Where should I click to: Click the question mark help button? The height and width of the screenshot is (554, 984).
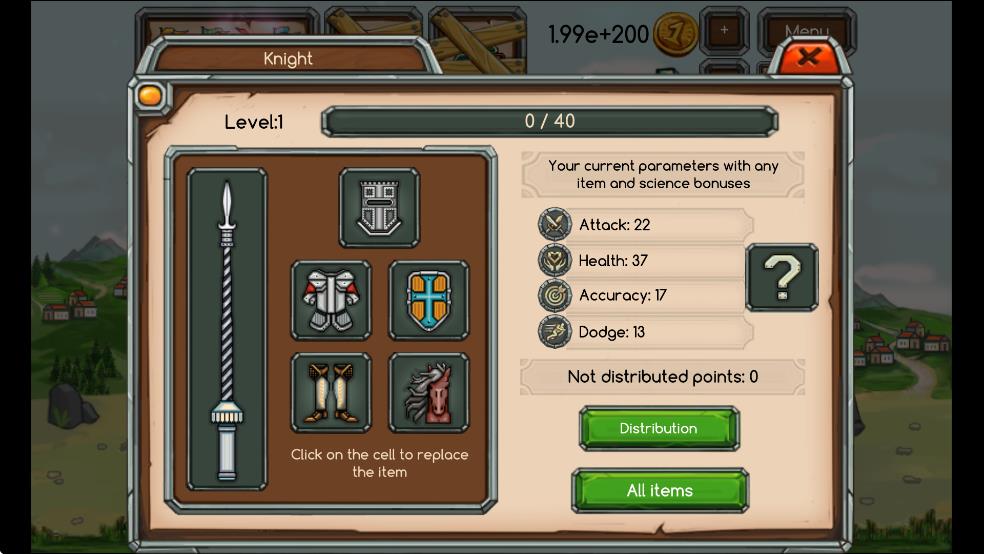tap(782, 277)
